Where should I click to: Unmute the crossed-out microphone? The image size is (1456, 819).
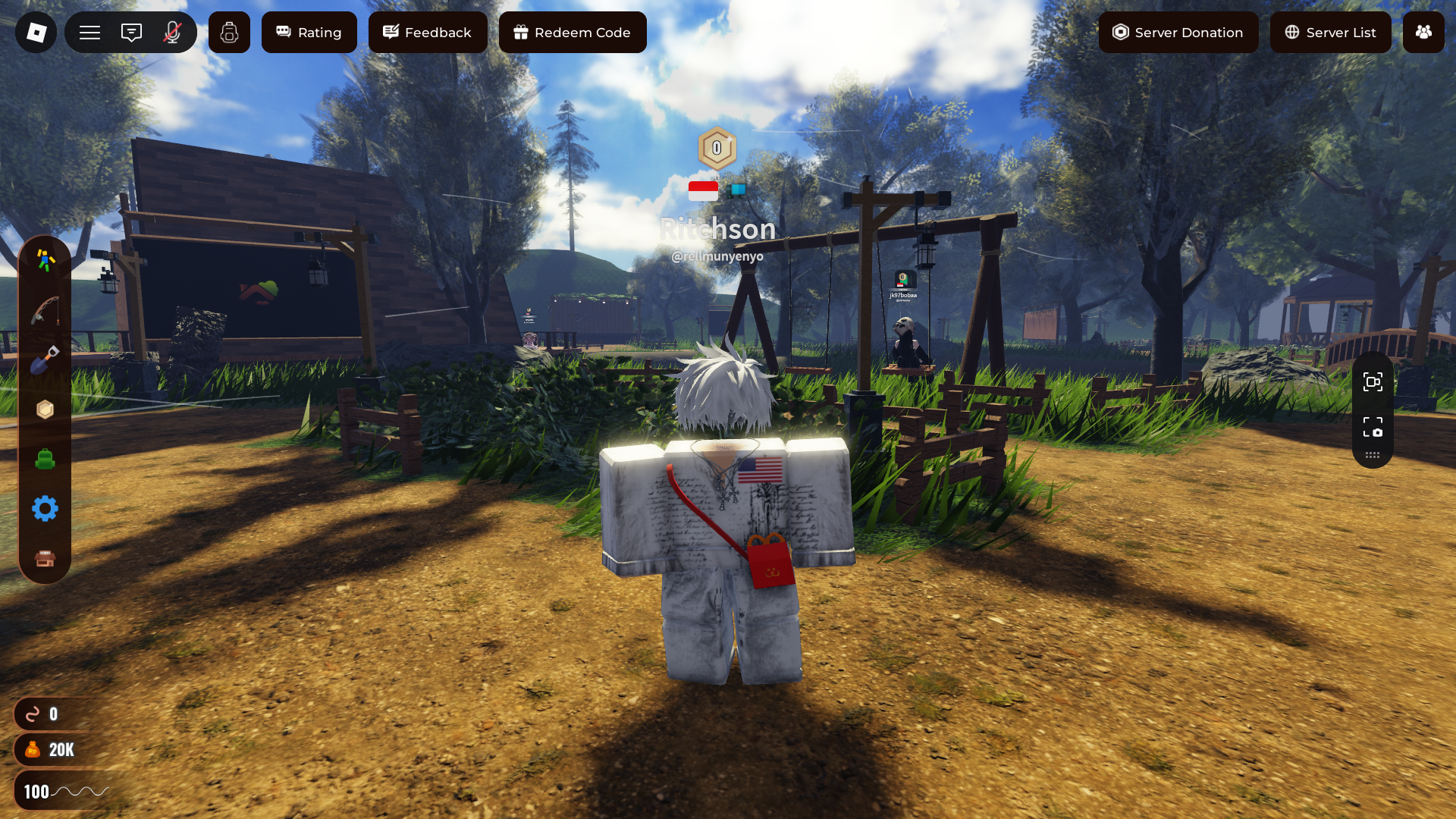[x=172, y=33]
